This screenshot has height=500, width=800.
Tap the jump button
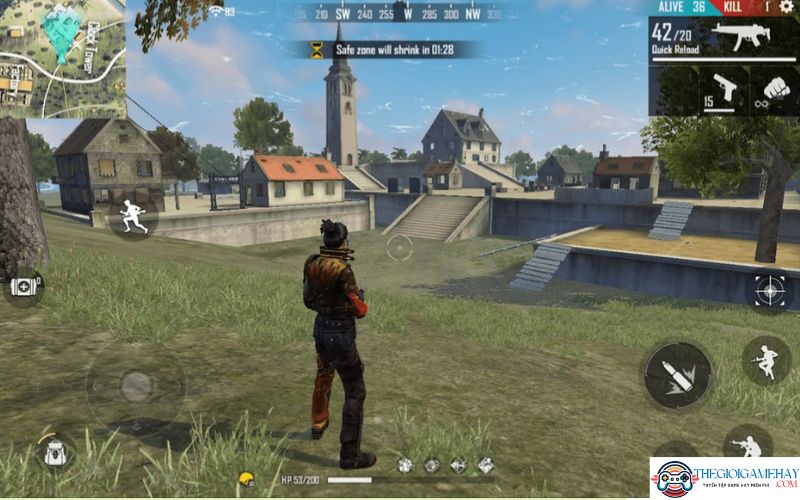click(x=766, y=360)
